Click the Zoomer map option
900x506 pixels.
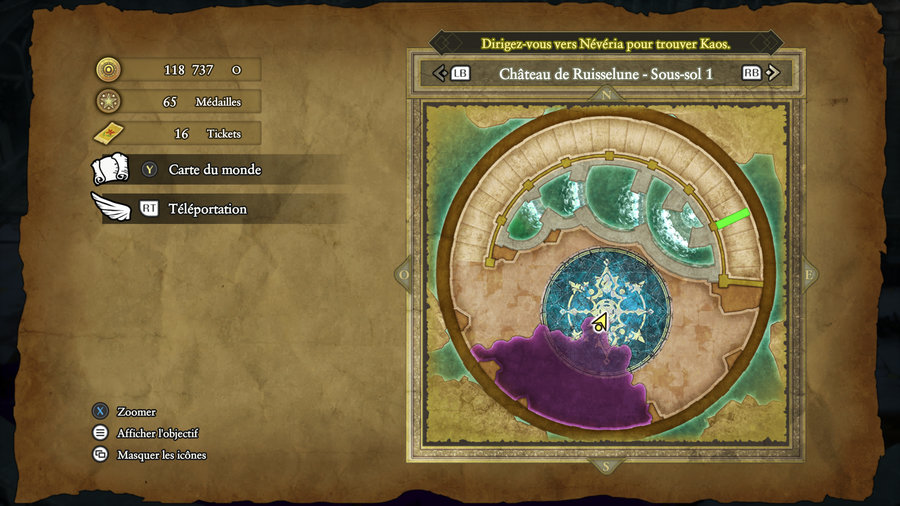click(x=136, y=412)
